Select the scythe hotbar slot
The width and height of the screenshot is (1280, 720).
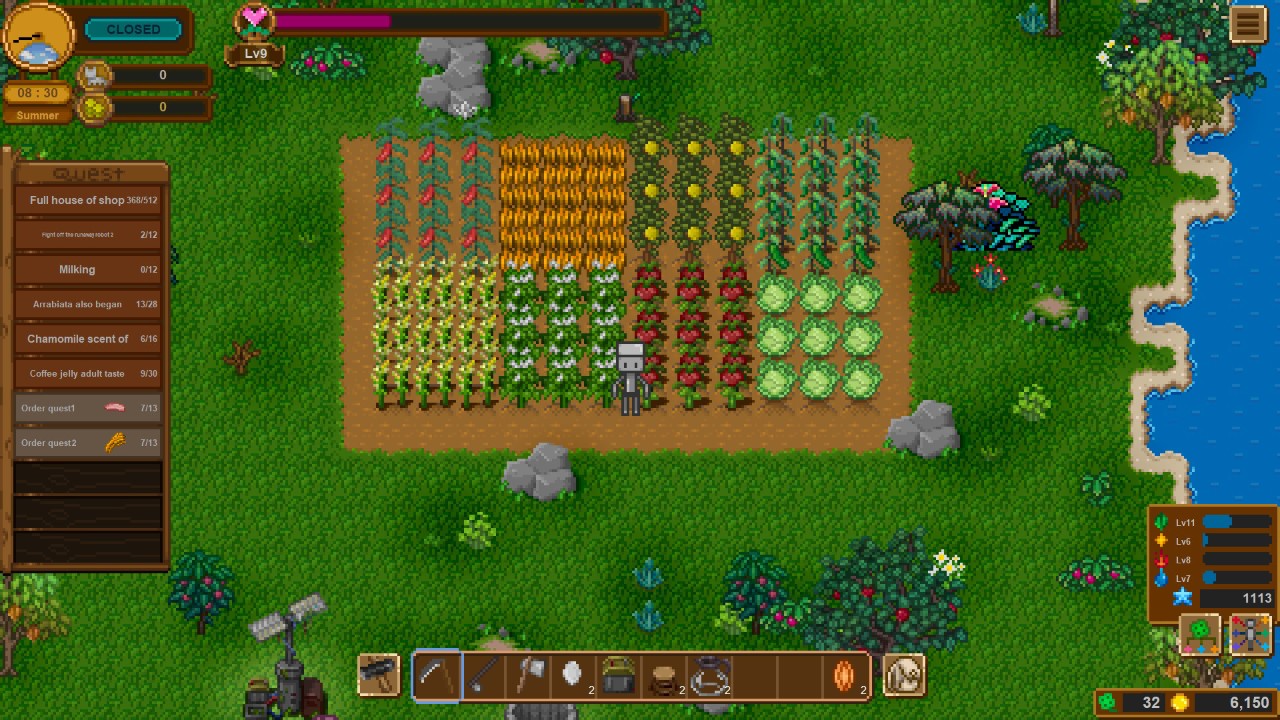(436, 676)
